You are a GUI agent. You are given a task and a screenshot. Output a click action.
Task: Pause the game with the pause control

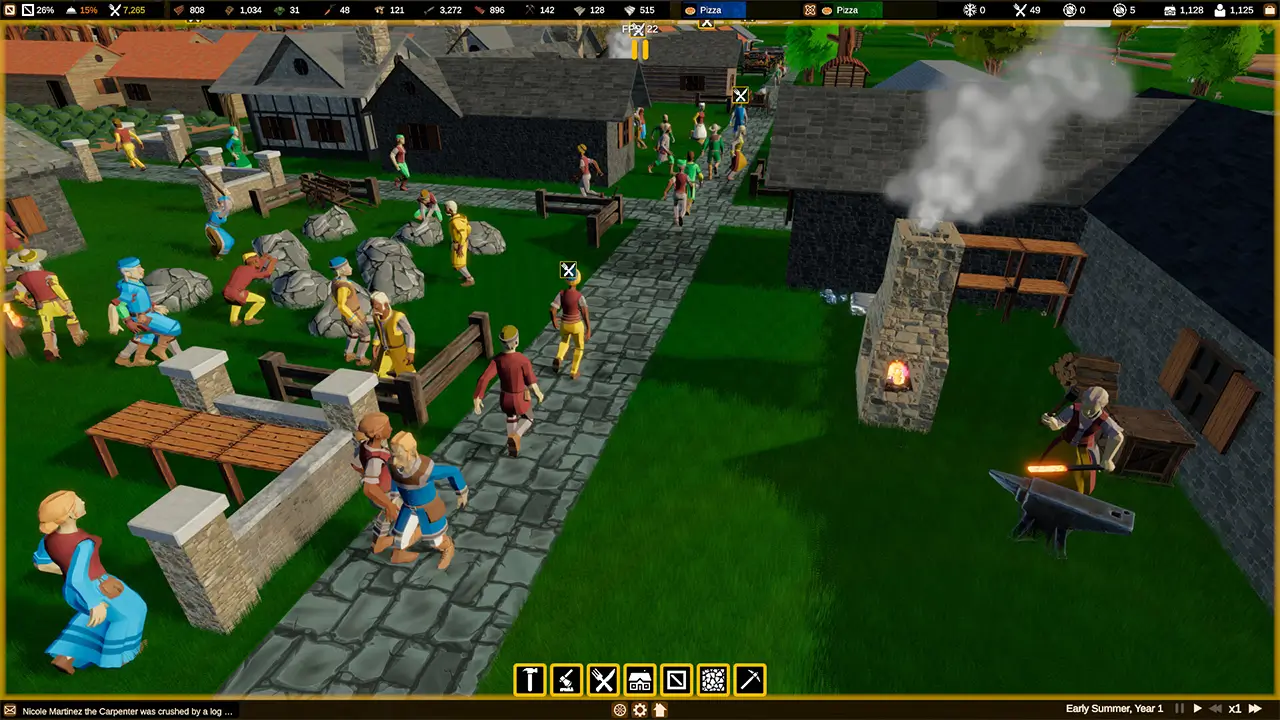[1179, 709]
